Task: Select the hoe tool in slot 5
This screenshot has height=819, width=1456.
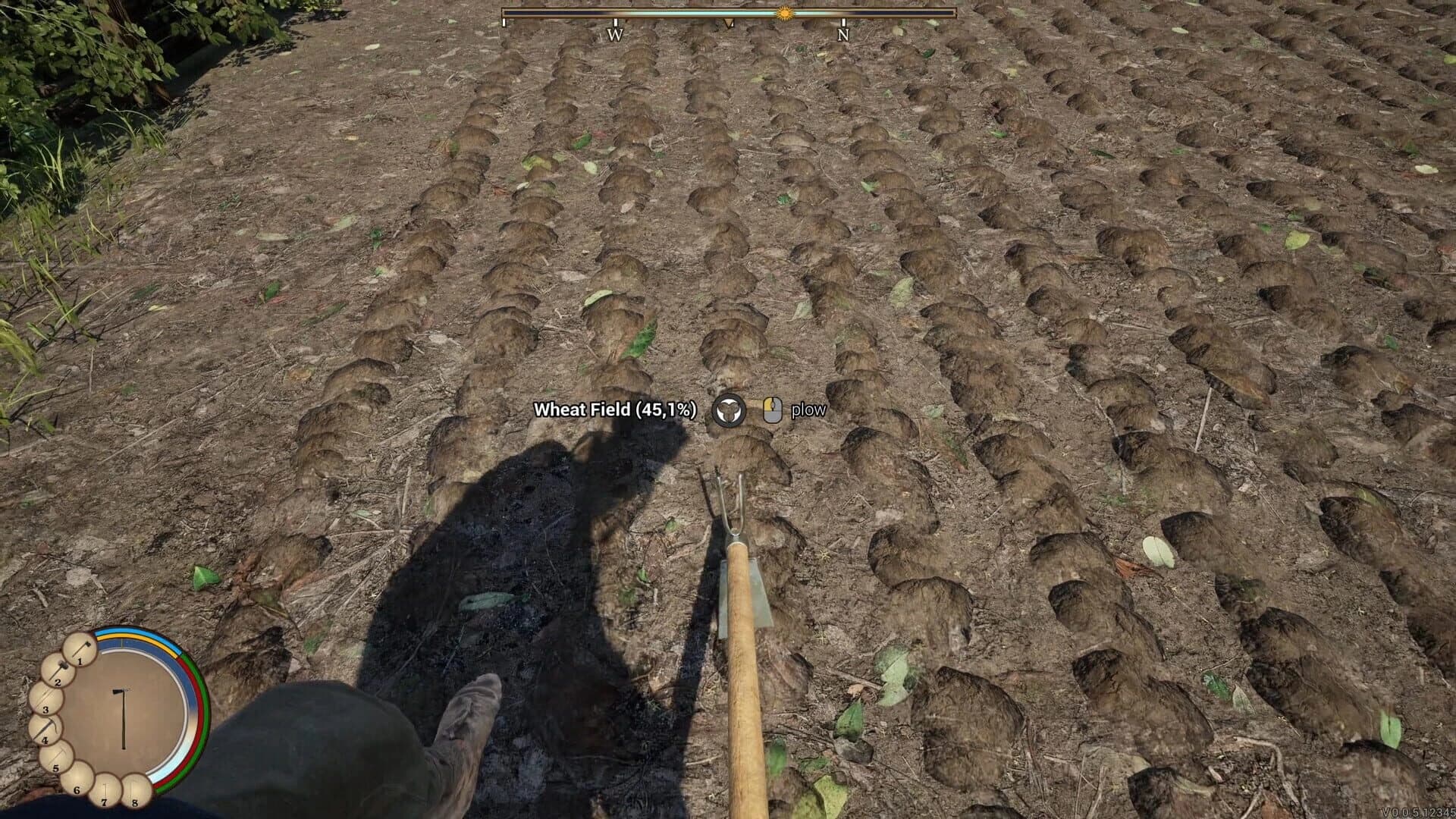Action: [56, 757]
